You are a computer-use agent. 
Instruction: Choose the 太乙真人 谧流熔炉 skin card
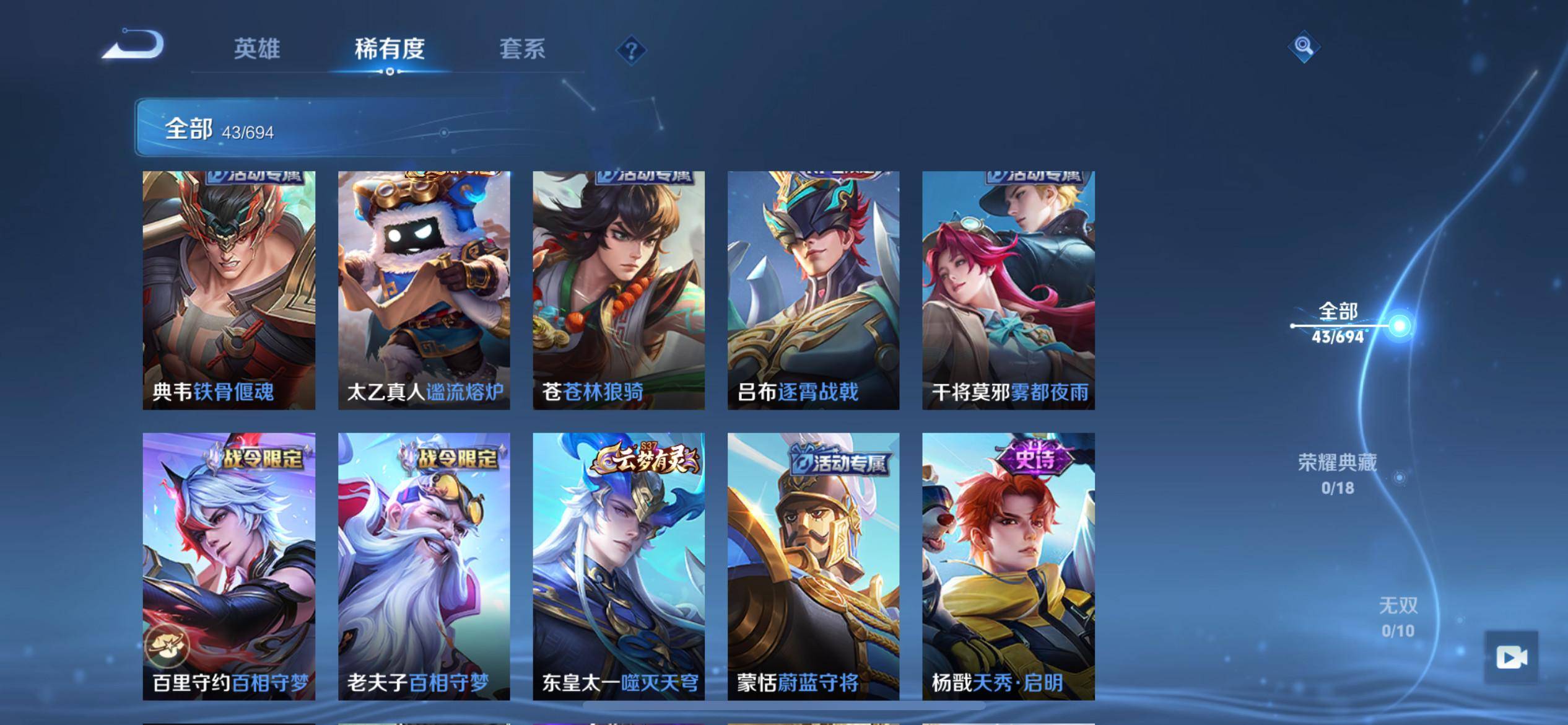(x=424, y=290)
